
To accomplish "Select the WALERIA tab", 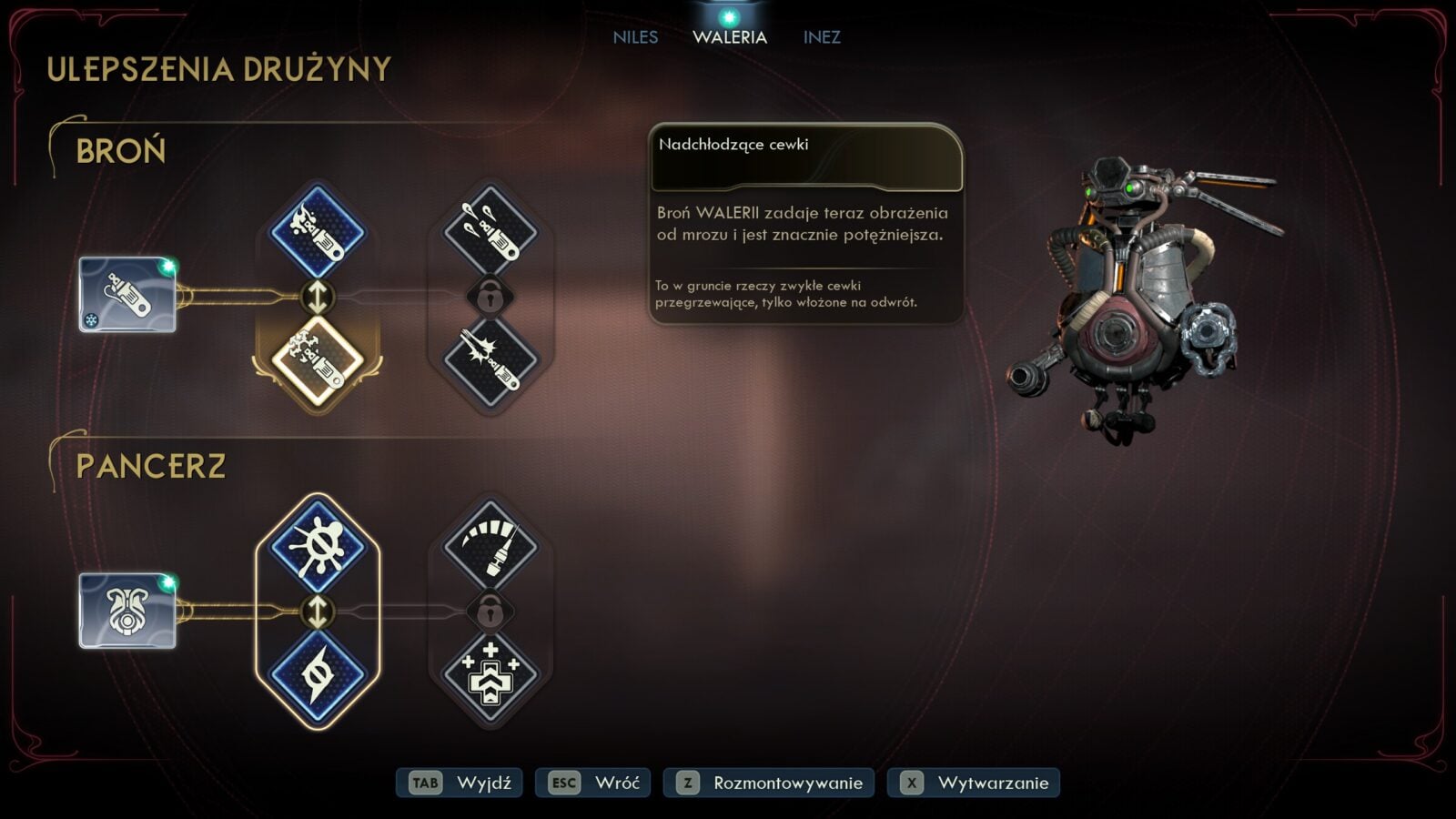I will (730, 37).
